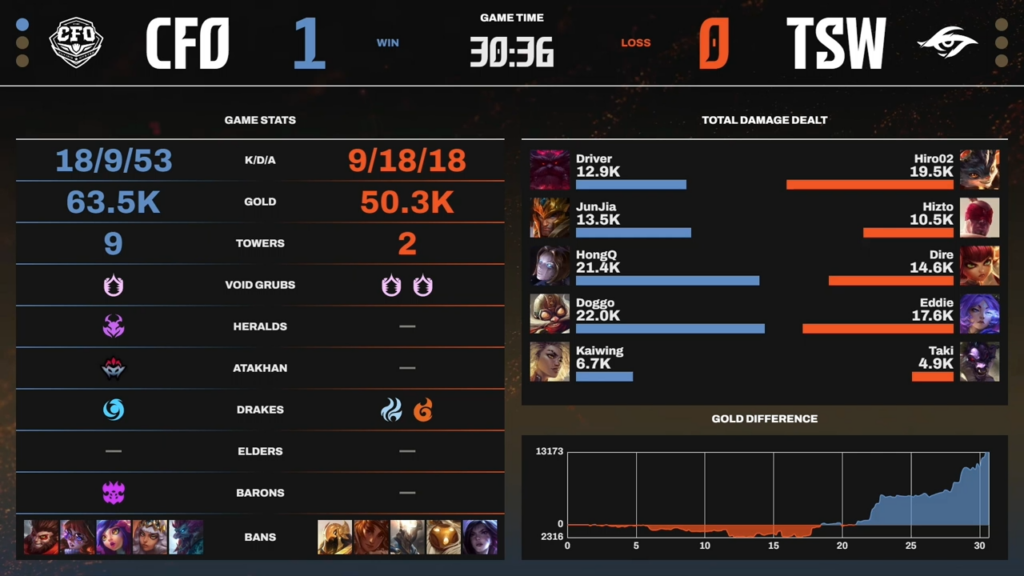Select CFO's Herald icon
1024x576 pixels.
click(113, 326)
